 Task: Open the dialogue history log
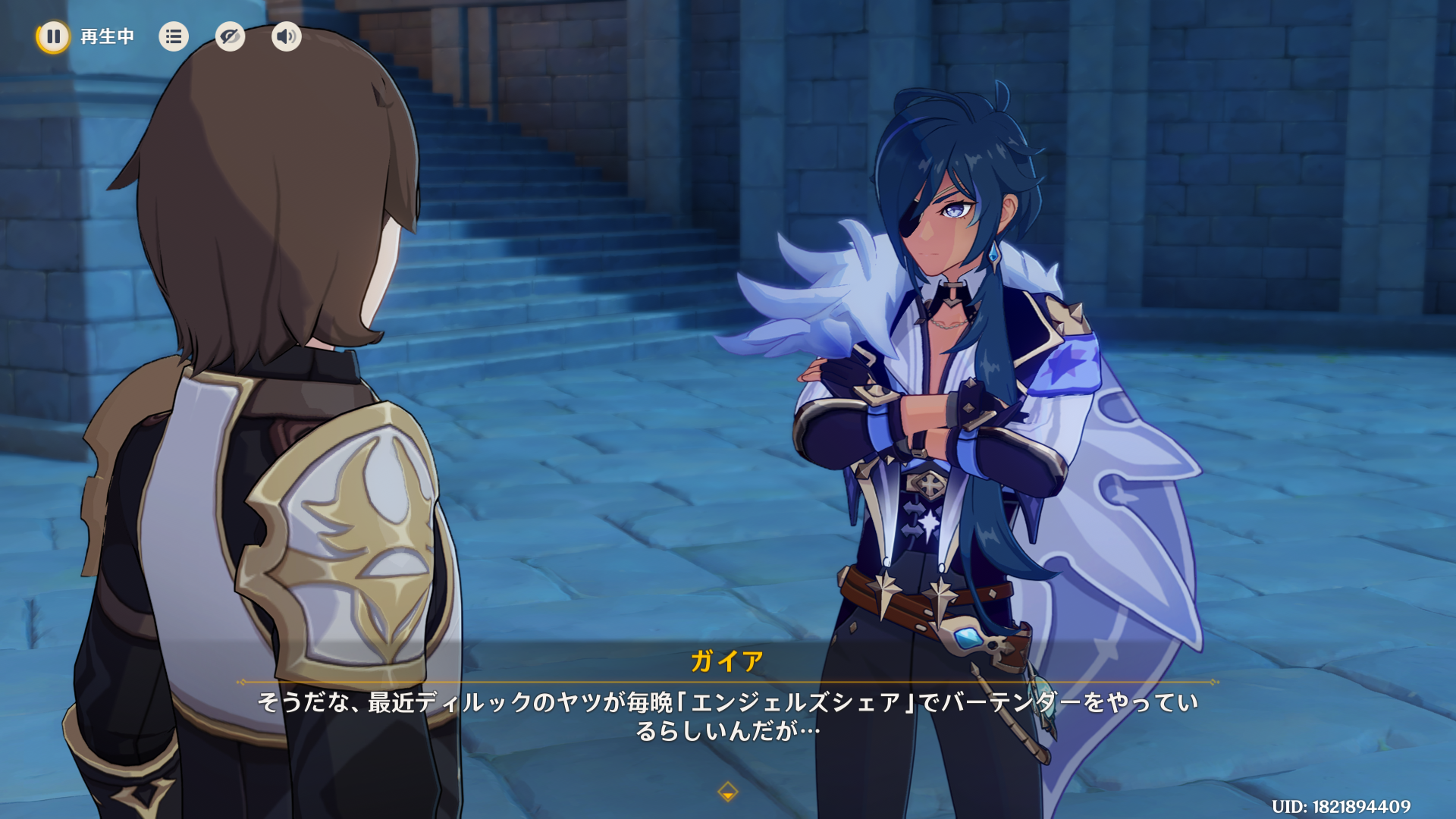[174, 36]
